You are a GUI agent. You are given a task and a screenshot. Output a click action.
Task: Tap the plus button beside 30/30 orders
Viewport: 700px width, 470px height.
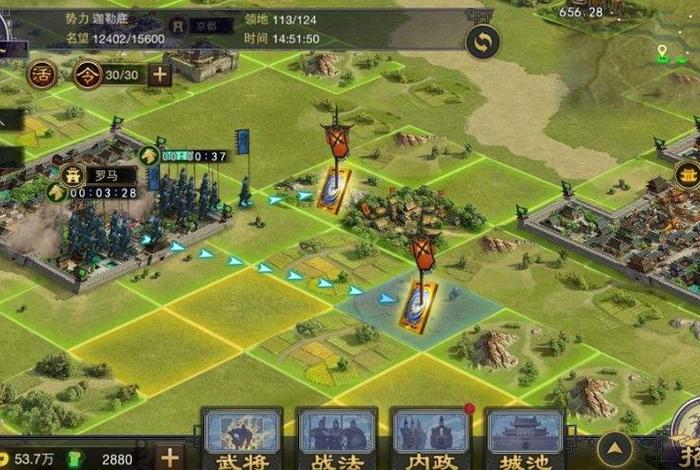point(160,74)
